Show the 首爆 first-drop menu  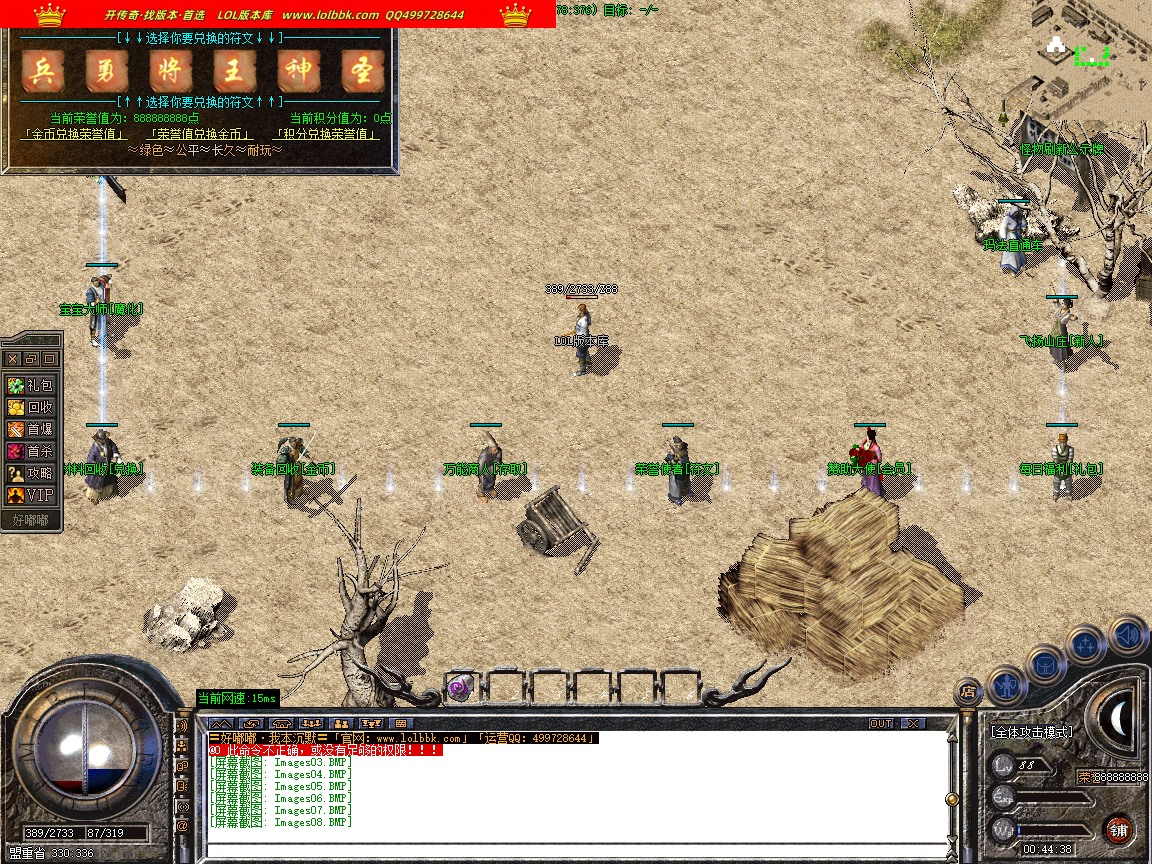click(x=31, y=429)
